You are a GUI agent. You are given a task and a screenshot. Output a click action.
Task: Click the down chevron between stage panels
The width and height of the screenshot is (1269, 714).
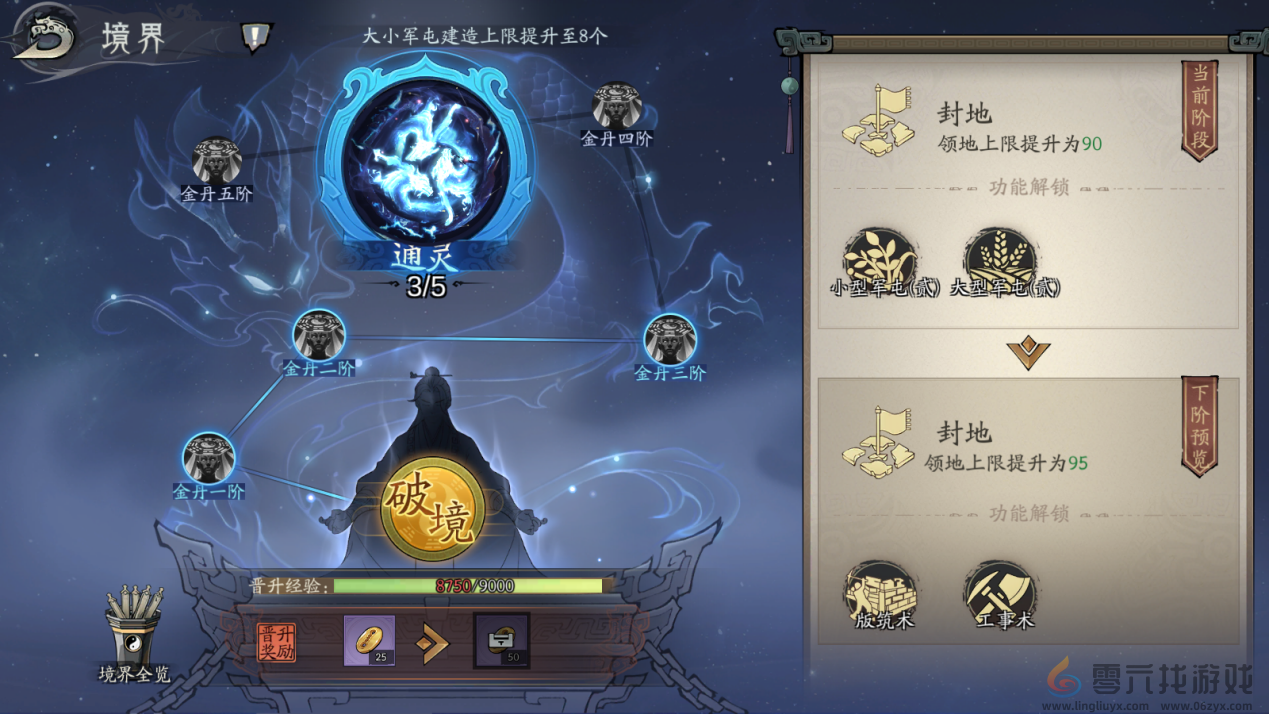pyautogui.click(x=1028, y=352)
